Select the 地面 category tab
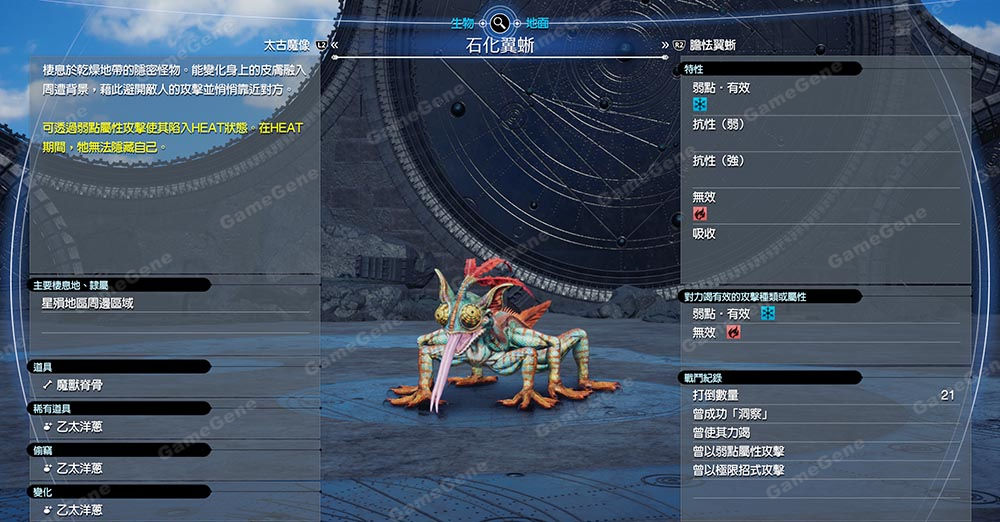1000x522 pixels. coord(535,22)
